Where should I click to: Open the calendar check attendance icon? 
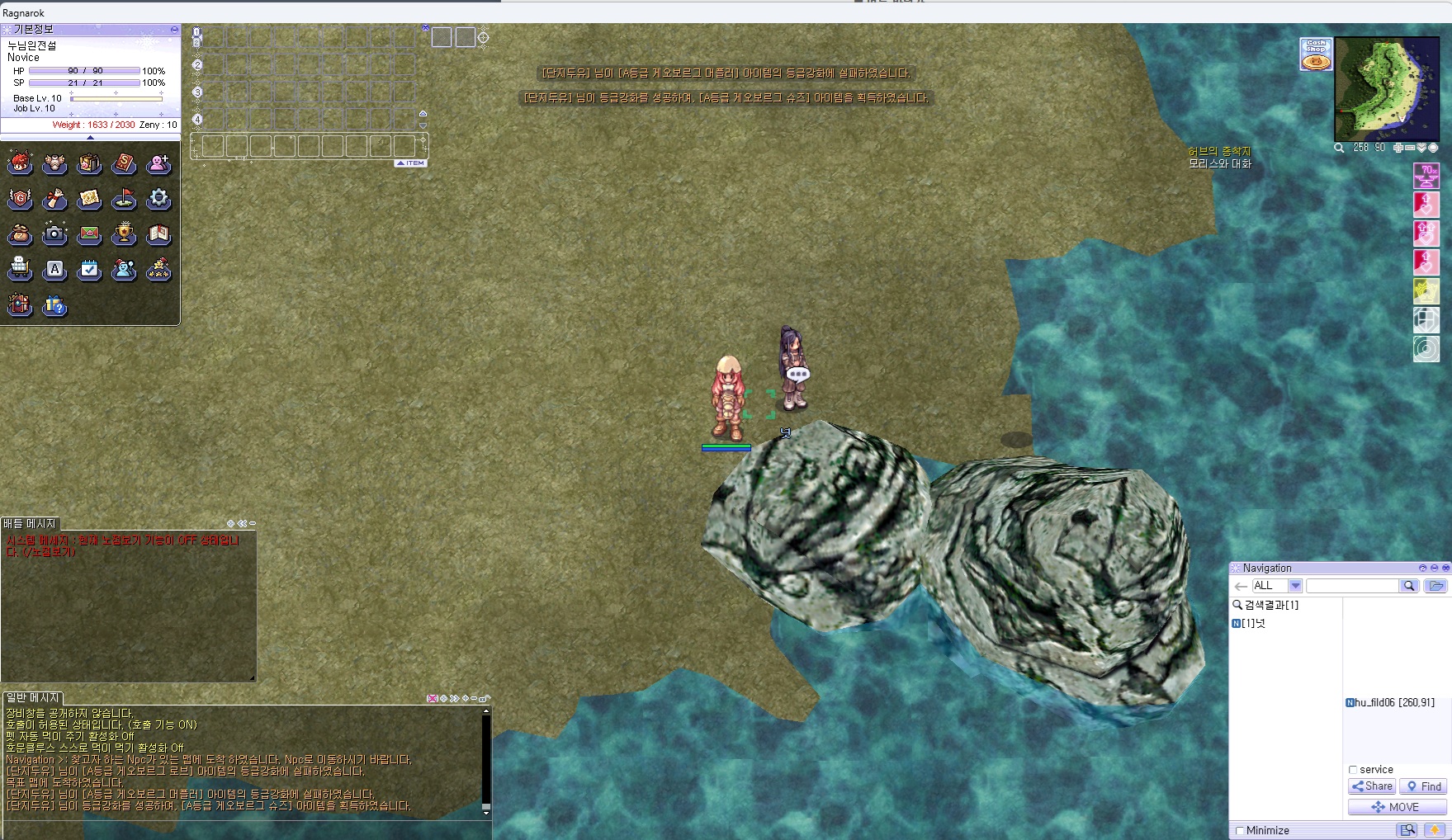tap(89, 270)
